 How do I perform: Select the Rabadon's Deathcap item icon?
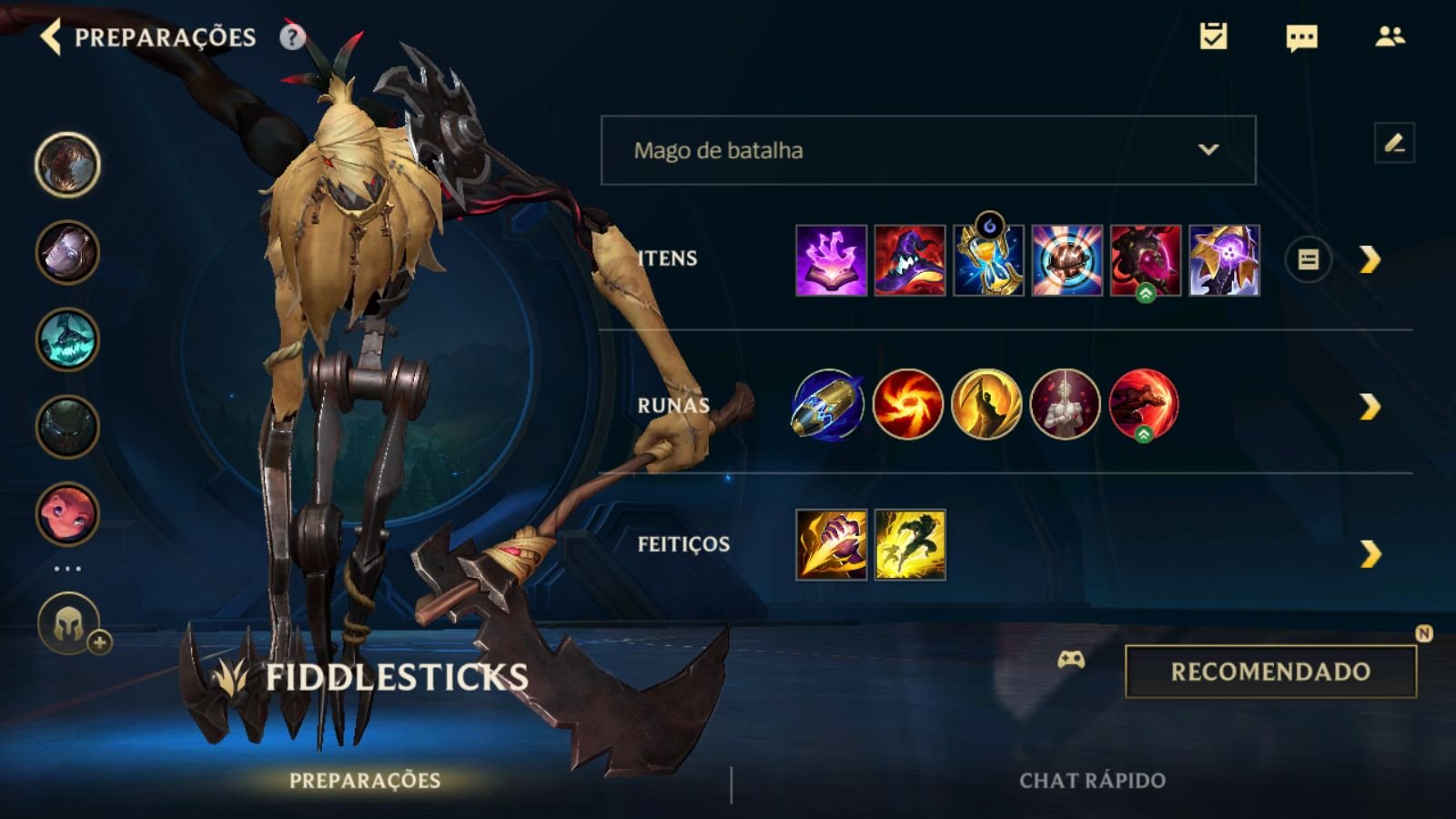pos(911,259)
